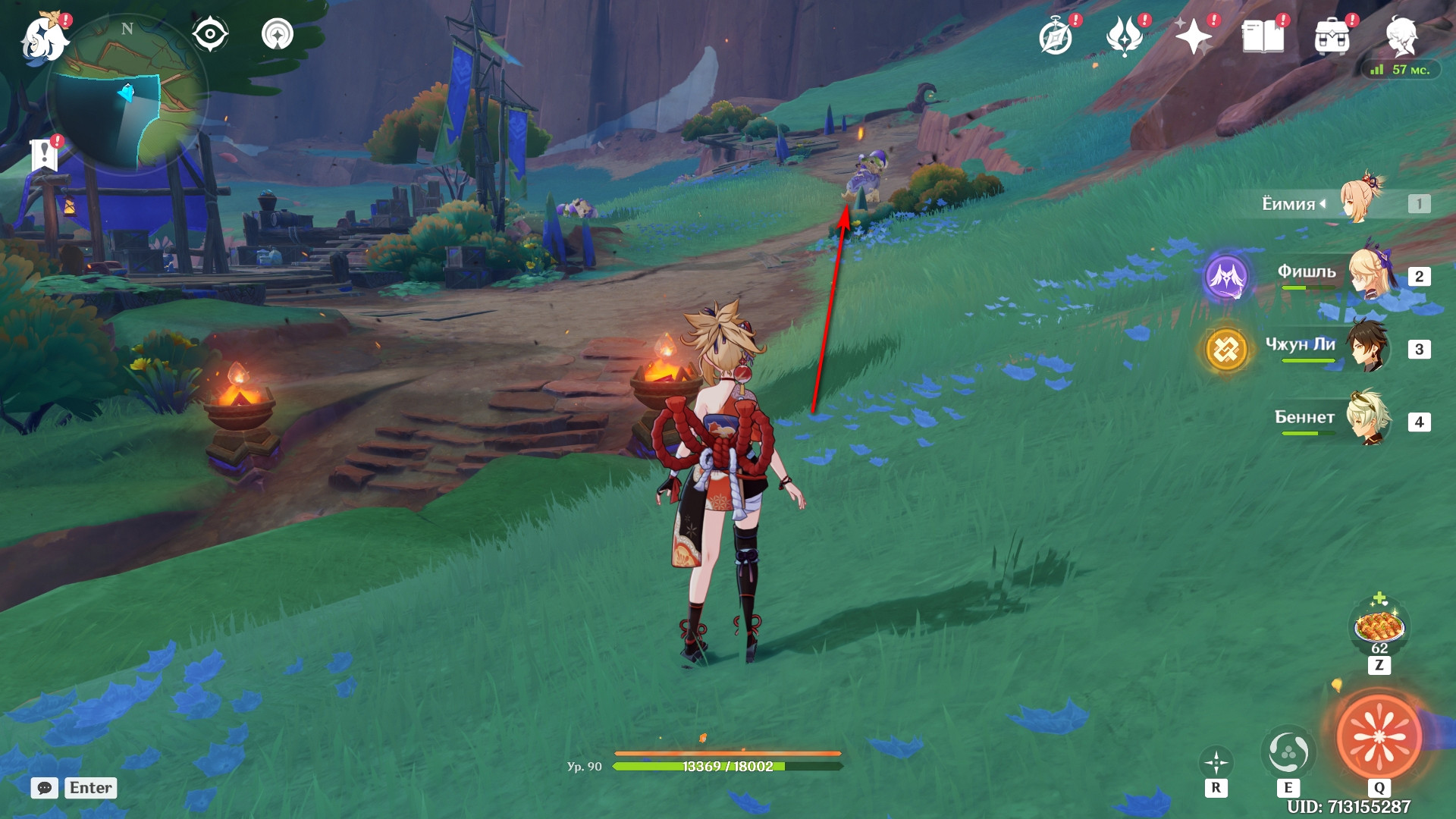Toggle the elemental sight eye icon
Screen dimensions: 1456x819
(x=209, y=34)
